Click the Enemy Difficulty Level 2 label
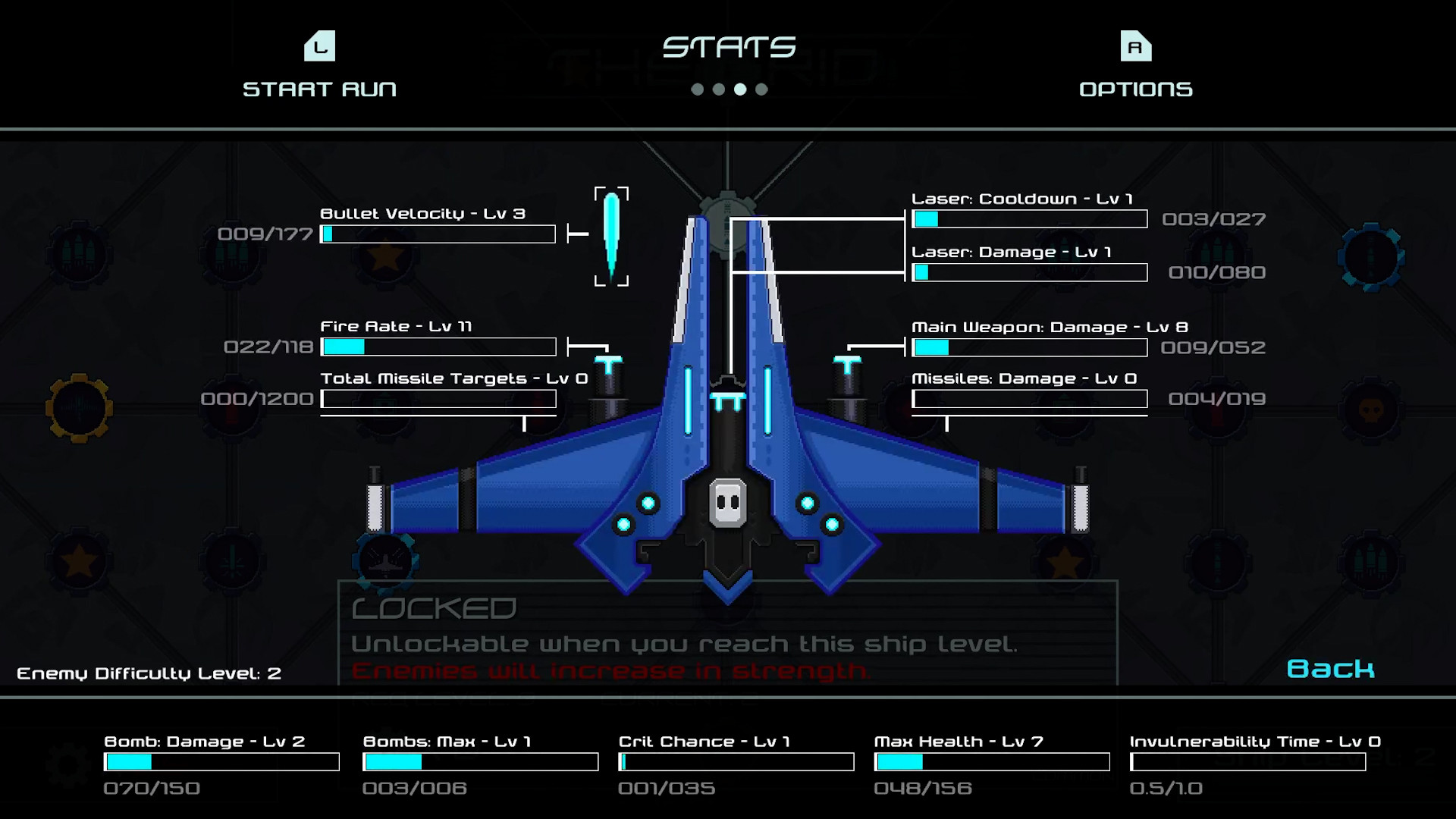The image size is (1456, 819). coord(149,673)
